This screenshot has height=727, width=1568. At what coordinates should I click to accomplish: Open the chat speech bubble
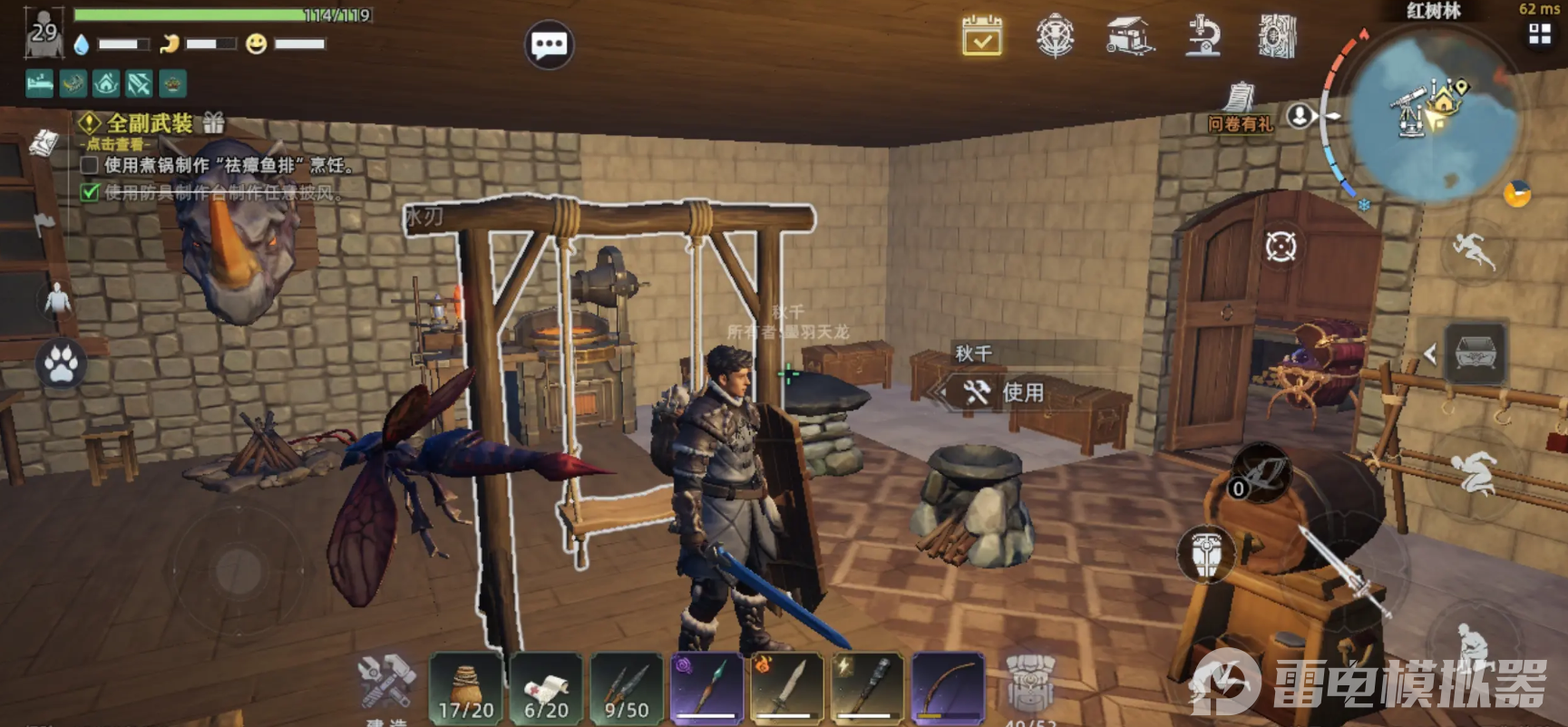pyautogui.click(x=549, y=44)
